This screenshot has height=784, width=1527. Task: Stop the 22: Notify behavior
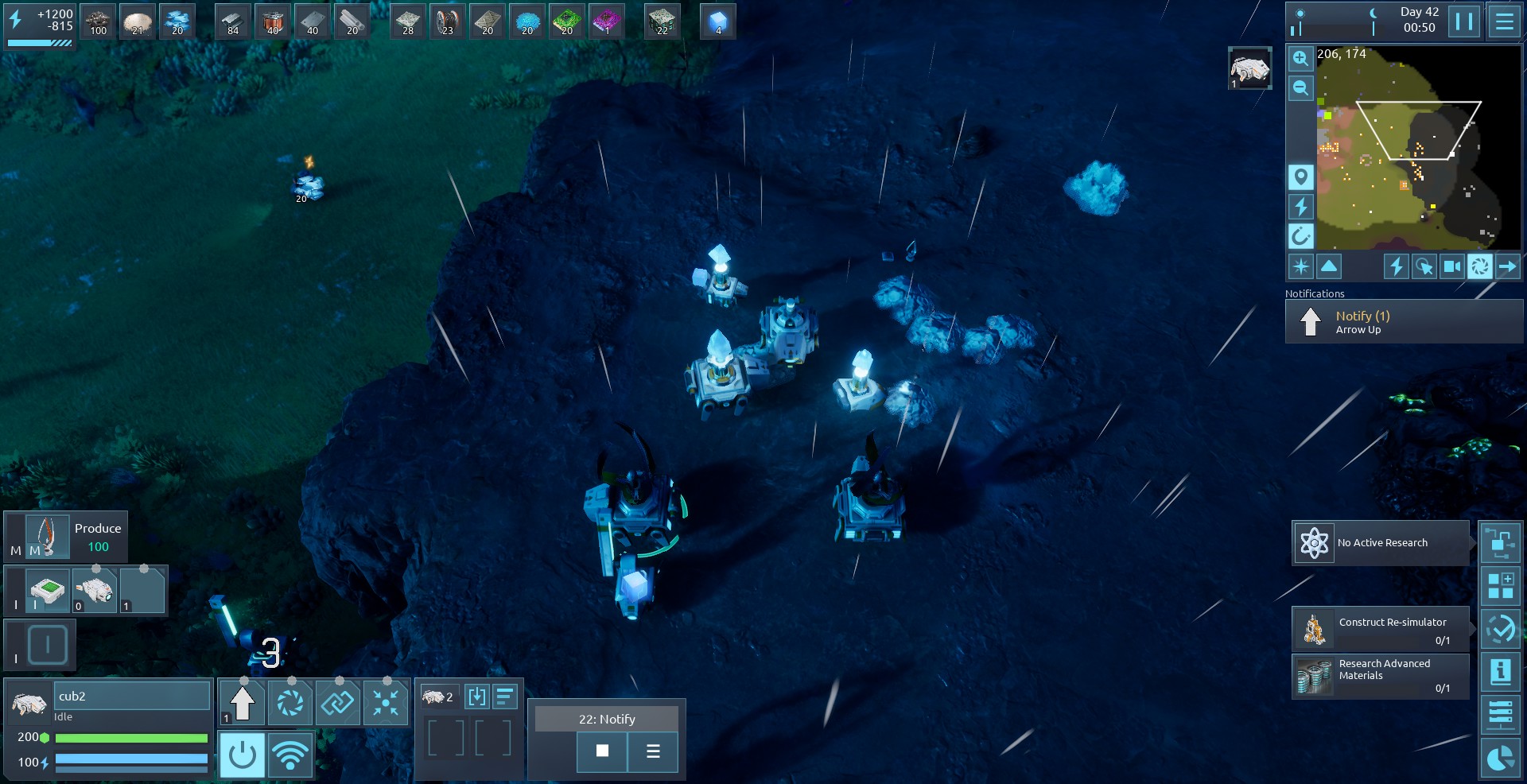pos(602,751)
